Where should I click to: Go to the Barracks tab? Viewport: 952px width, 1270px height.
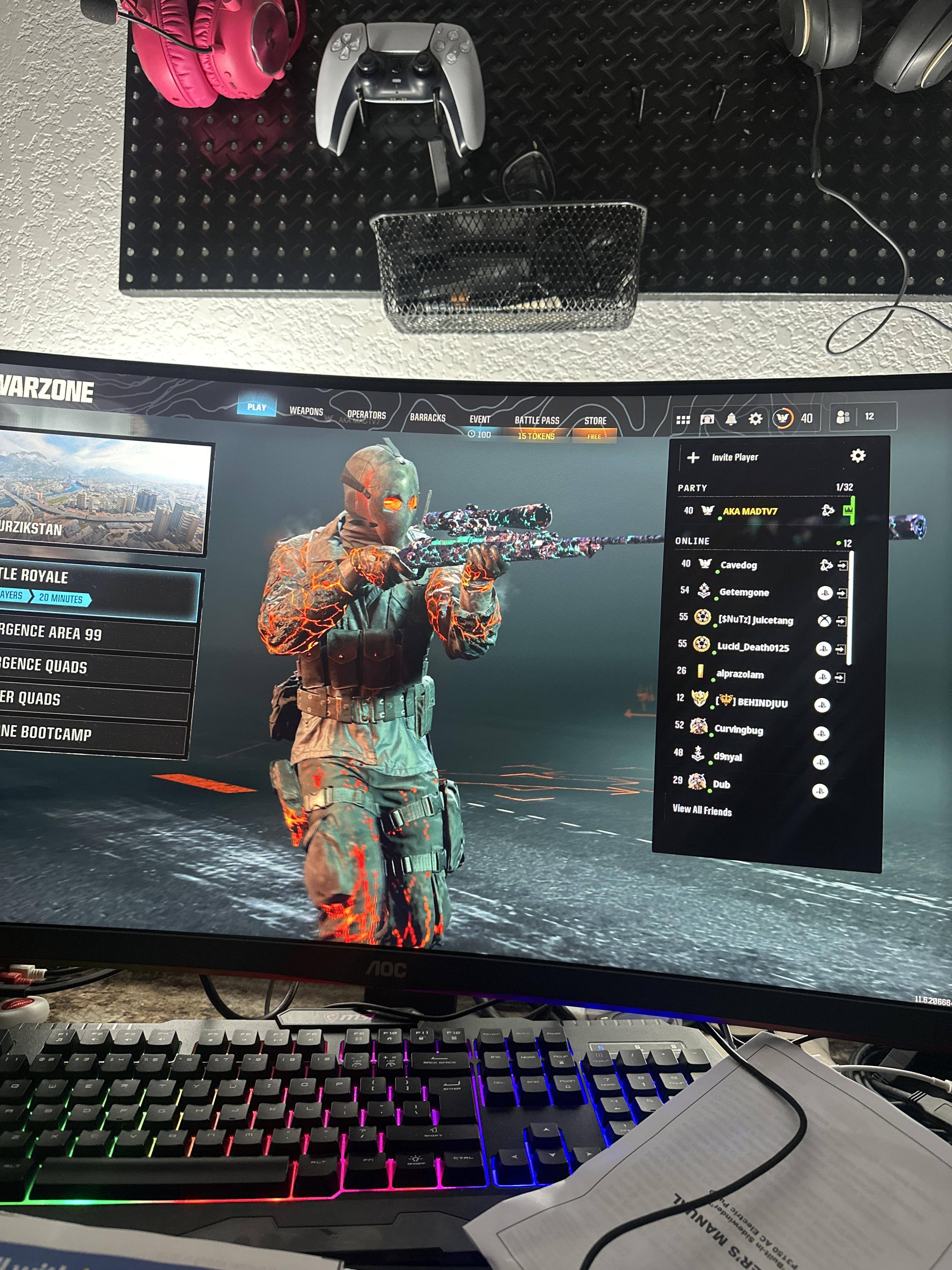click(428, 417)
